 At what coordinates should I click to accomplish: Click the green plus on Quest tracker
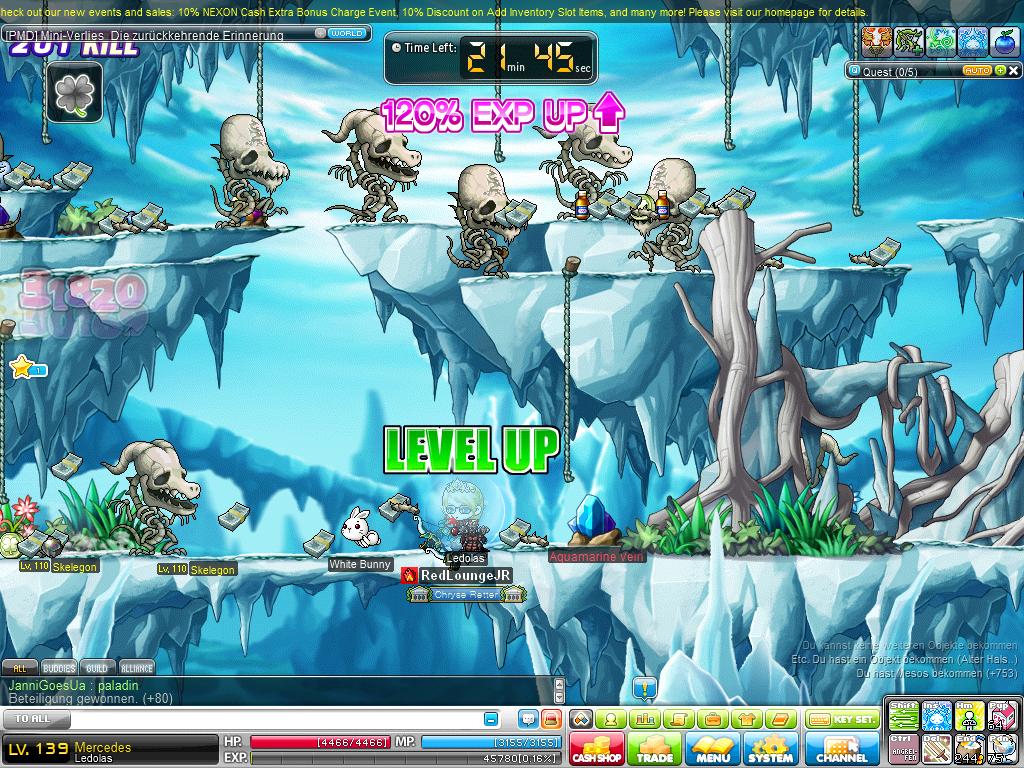point(998,71)
